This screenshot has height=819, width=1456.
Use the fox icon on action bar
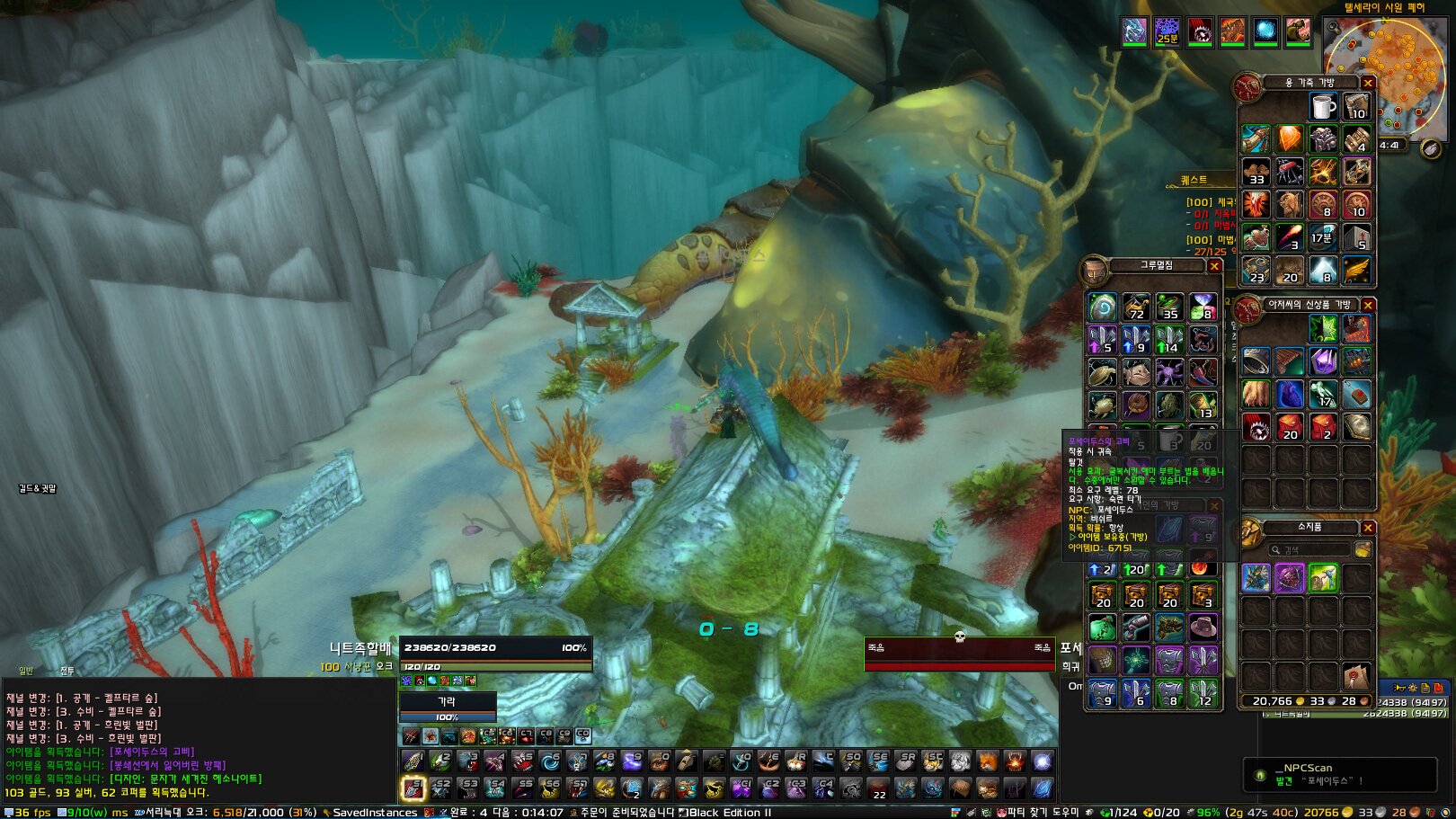click(x=987, y=761)
